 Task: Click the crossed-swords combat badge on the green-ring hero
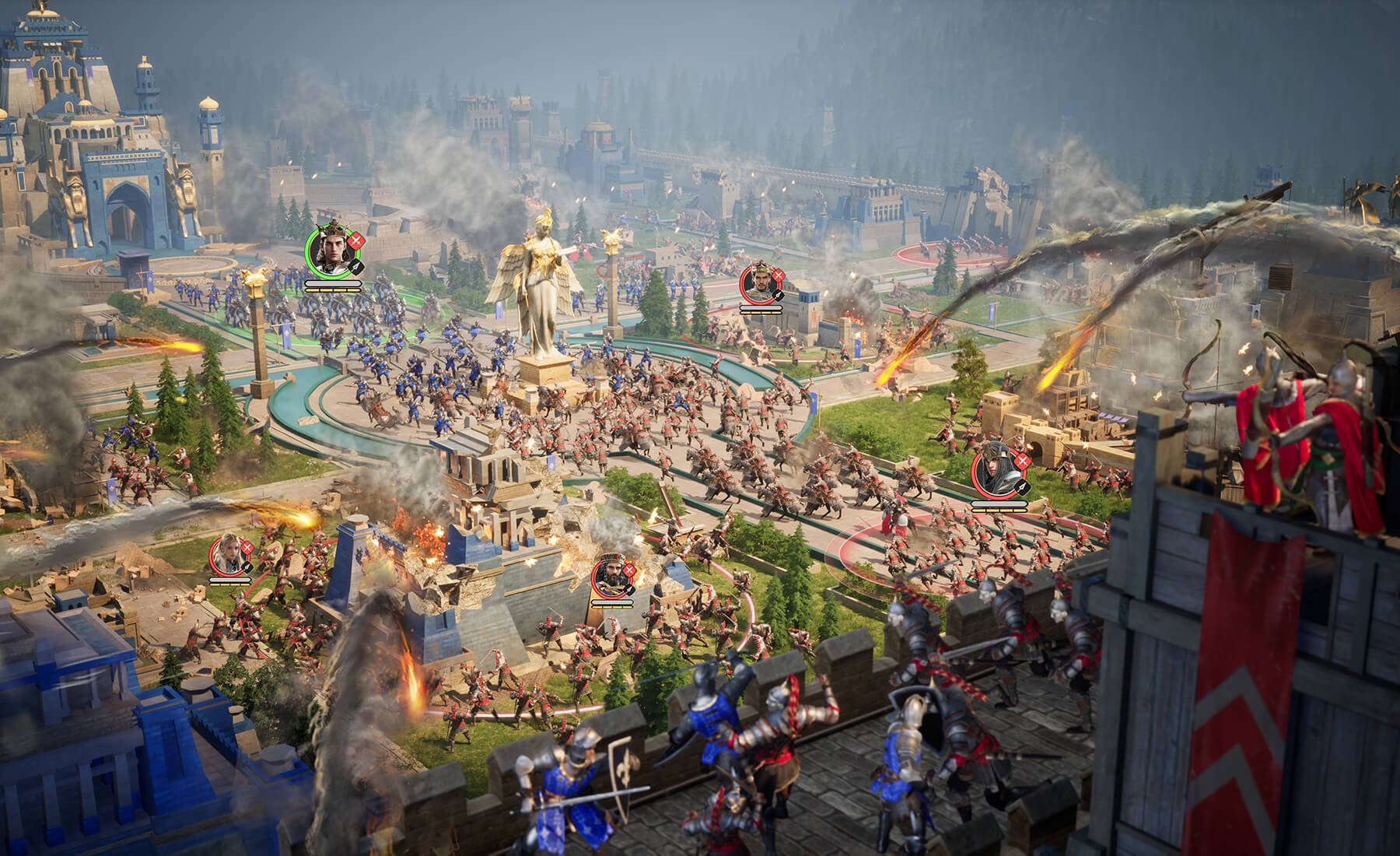[x=355, y=240]
